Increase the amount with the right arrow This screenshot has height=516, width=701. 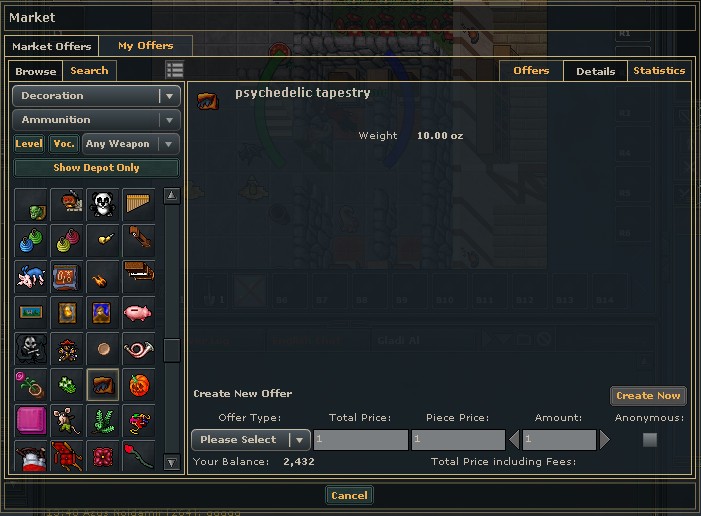pos(604,440)
